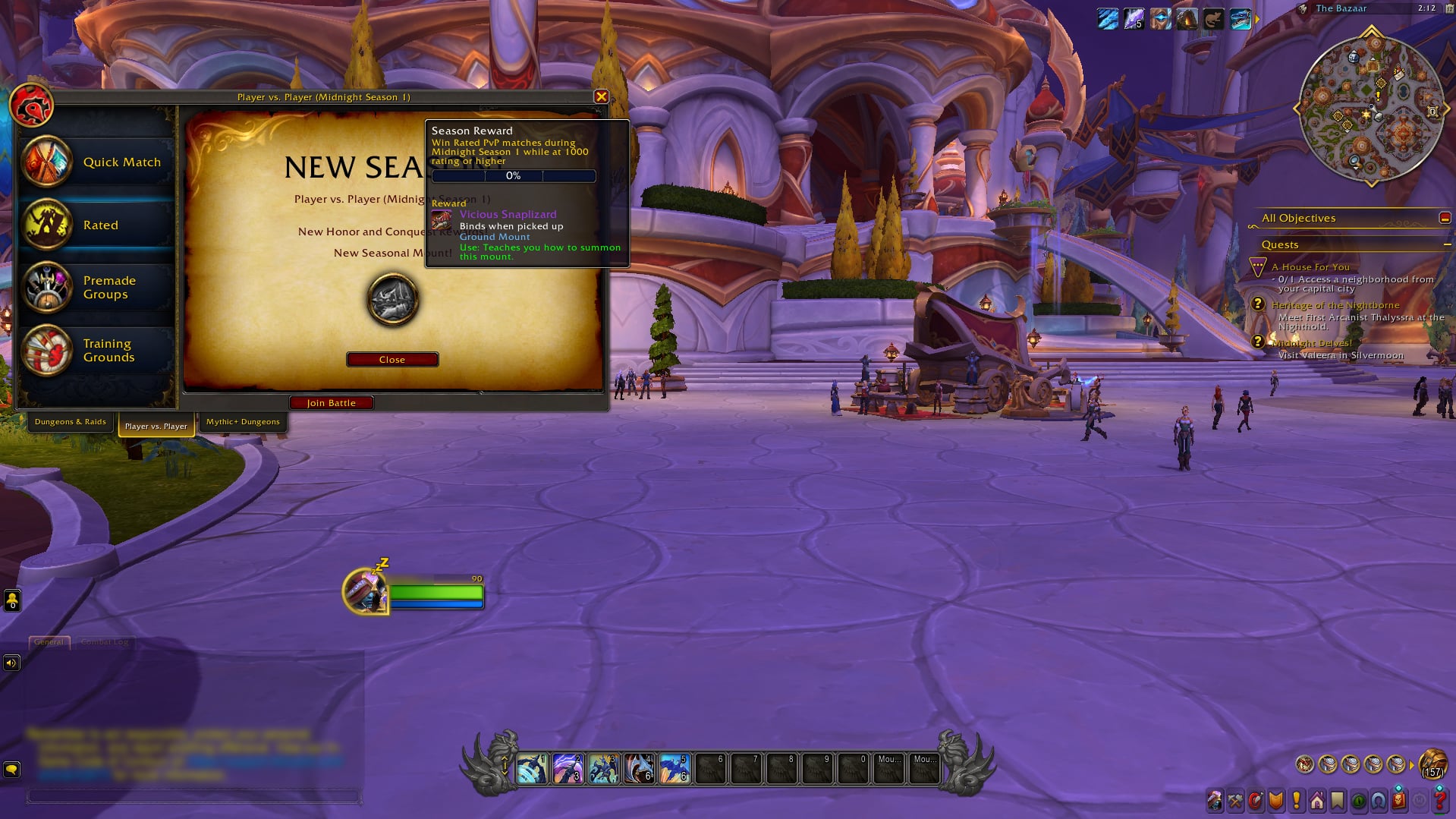Activate the lightning ability in slot 2
The width and height of the screenshot is (1456, 819).
(568, 769)
